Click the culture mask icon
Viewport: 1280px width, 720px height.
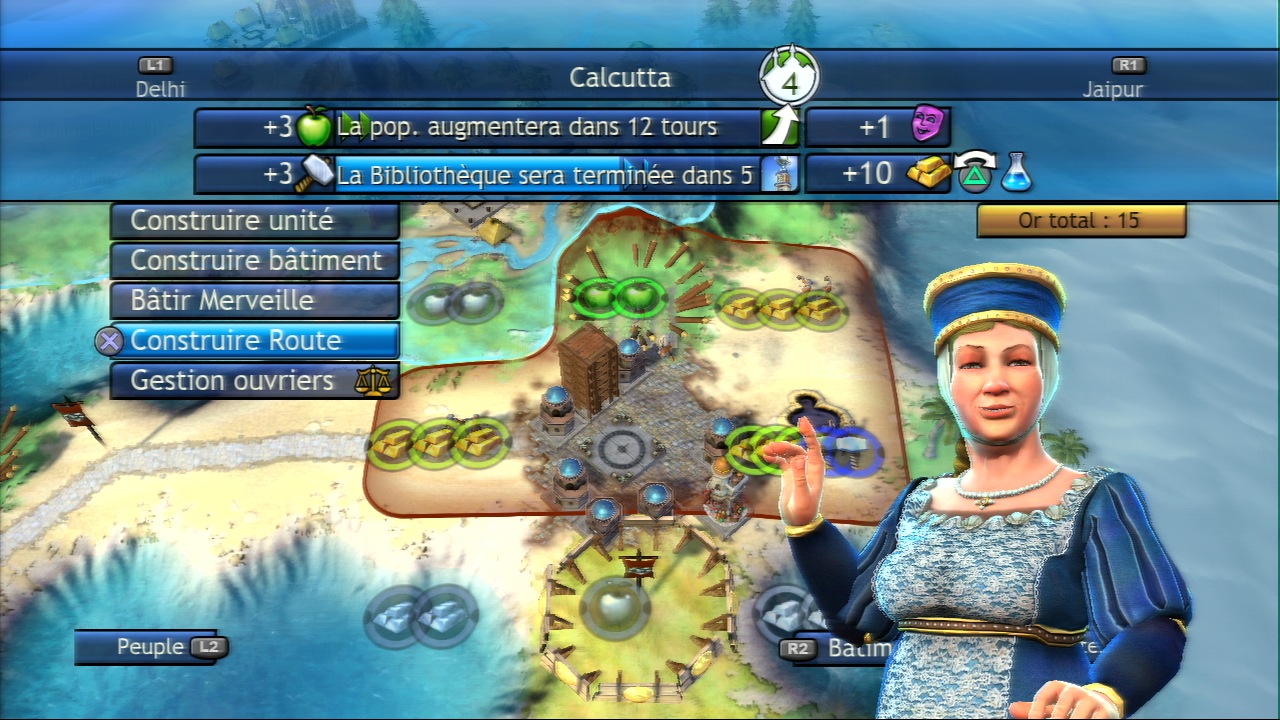927,127
